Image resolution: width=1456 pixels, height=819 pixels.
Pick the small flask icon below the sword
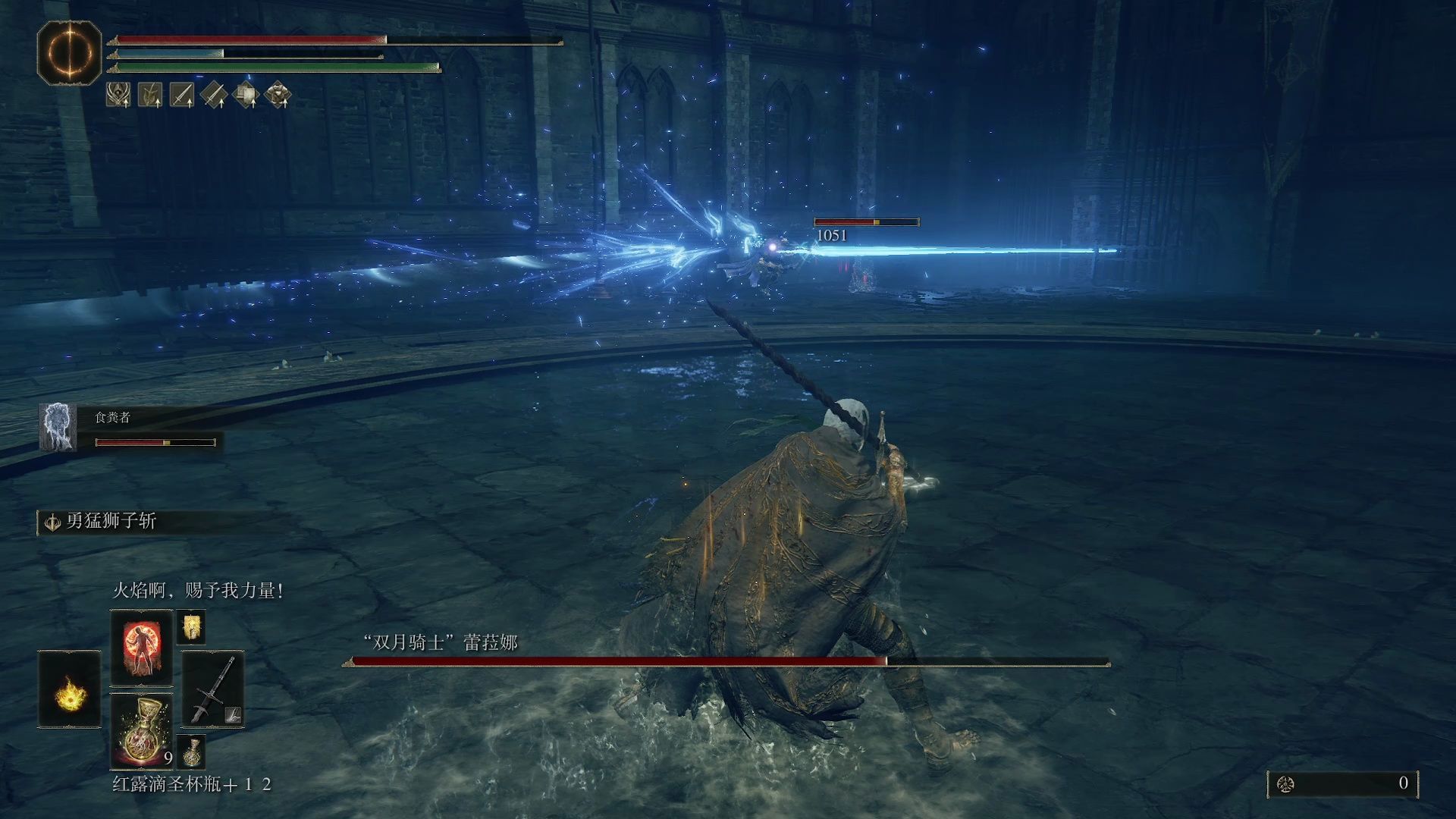coord(191,751)
